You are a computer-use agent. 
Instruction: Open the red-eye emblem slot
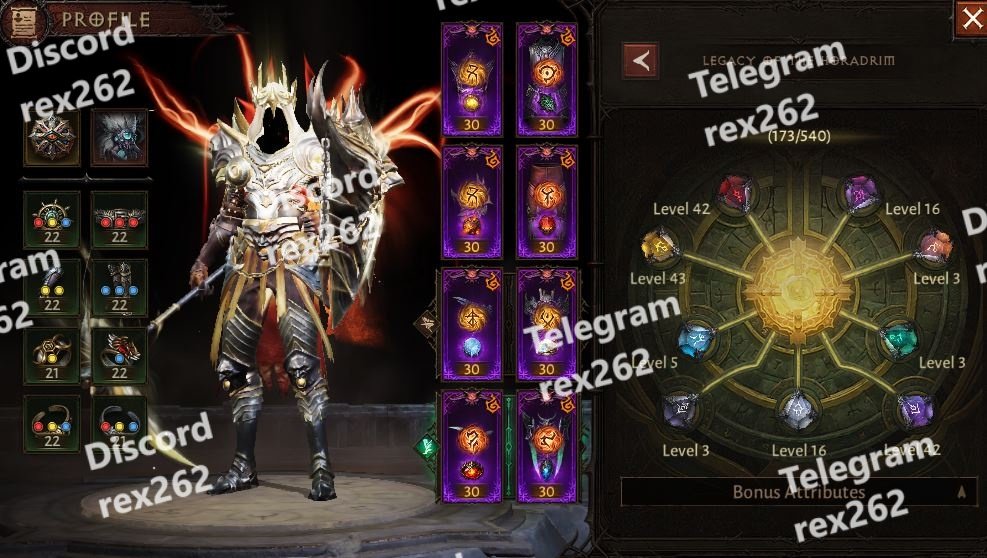click(51, 138)
